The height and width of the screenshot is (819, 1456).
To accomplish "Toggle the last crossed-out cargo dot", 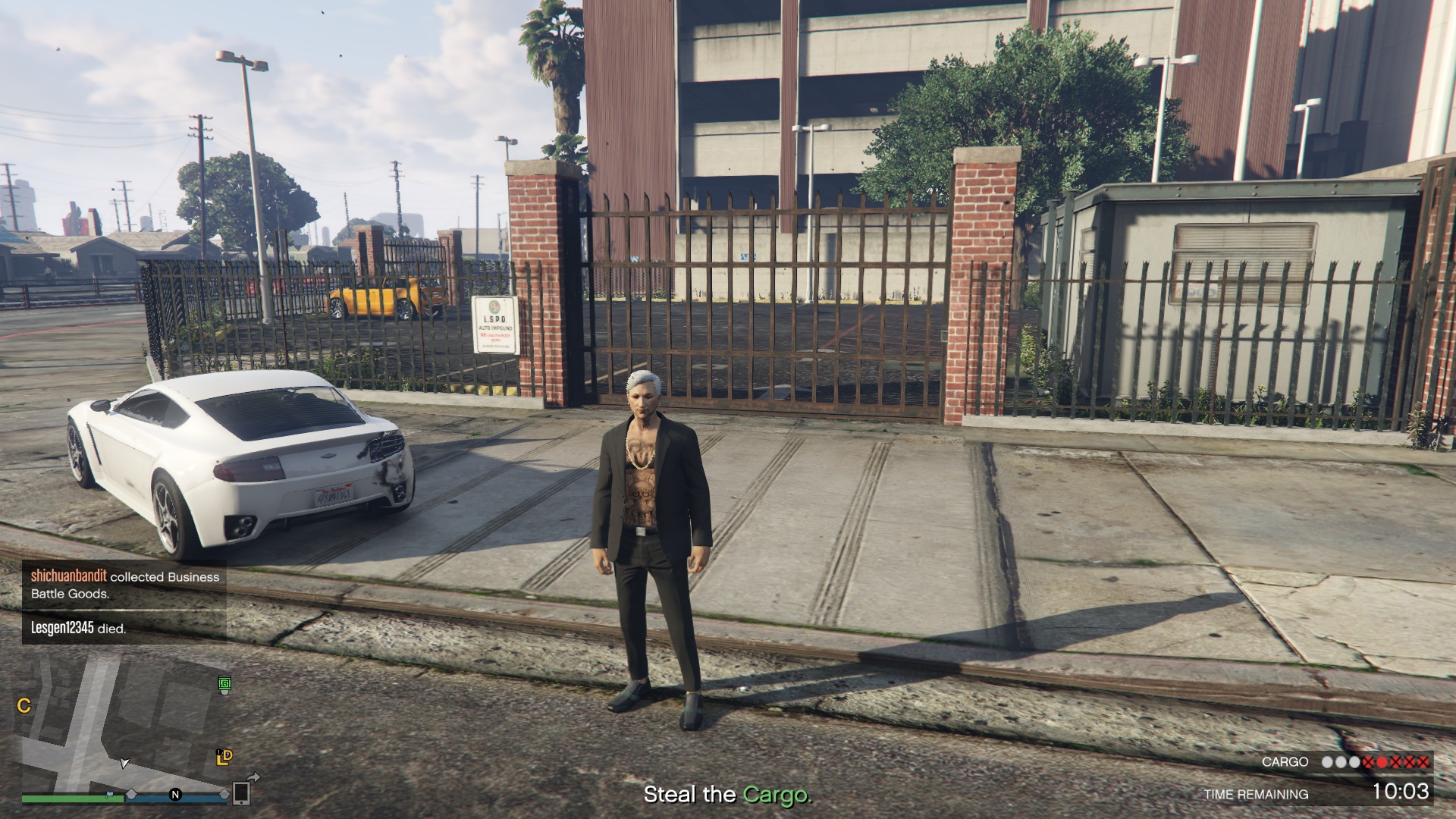I will tap(1423, 762).
